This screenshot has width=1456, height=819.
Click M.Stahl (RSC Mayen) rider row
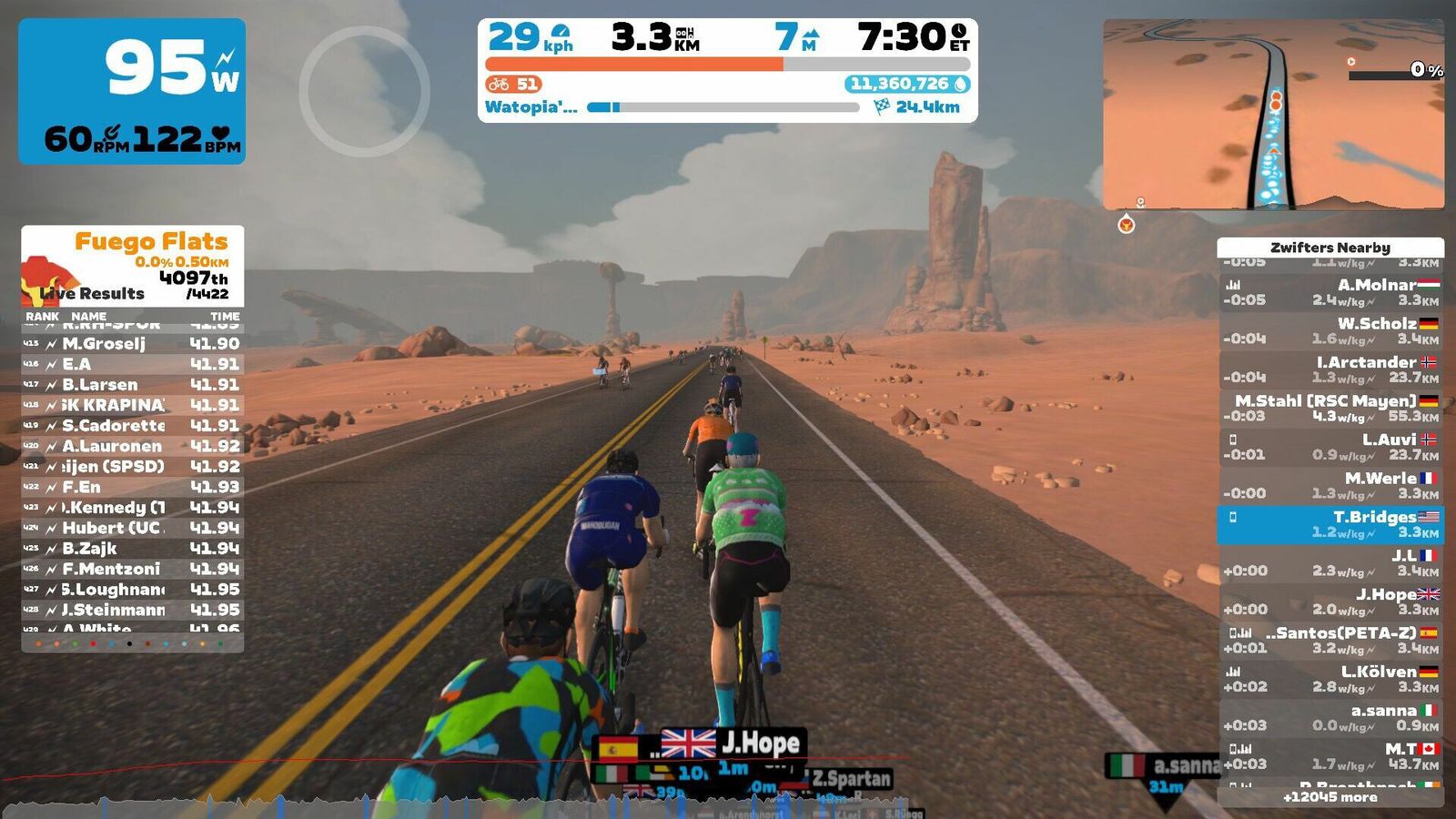1330,408
